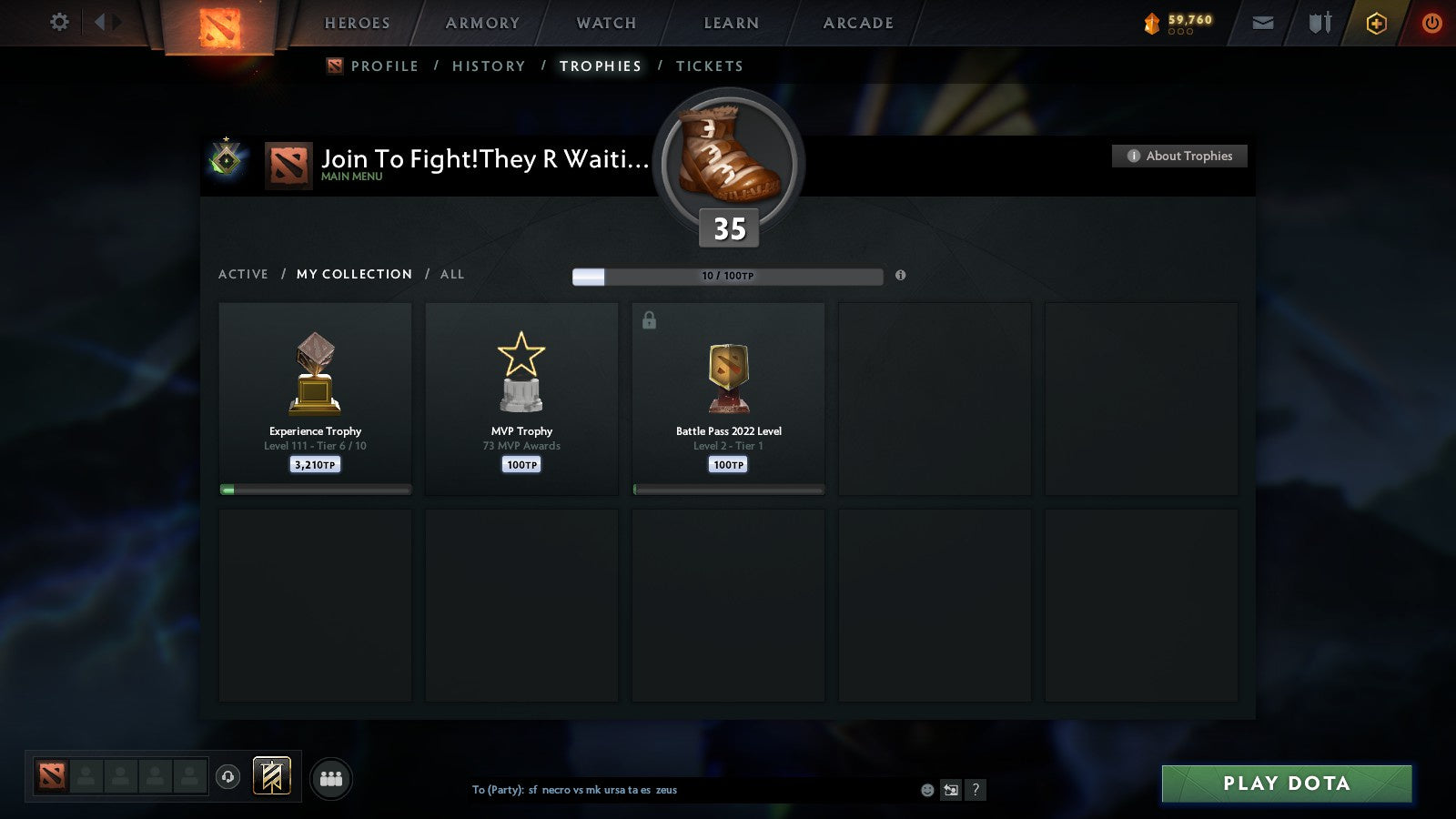
Task: Open the friends list group icon
Action: click(331, 780)
